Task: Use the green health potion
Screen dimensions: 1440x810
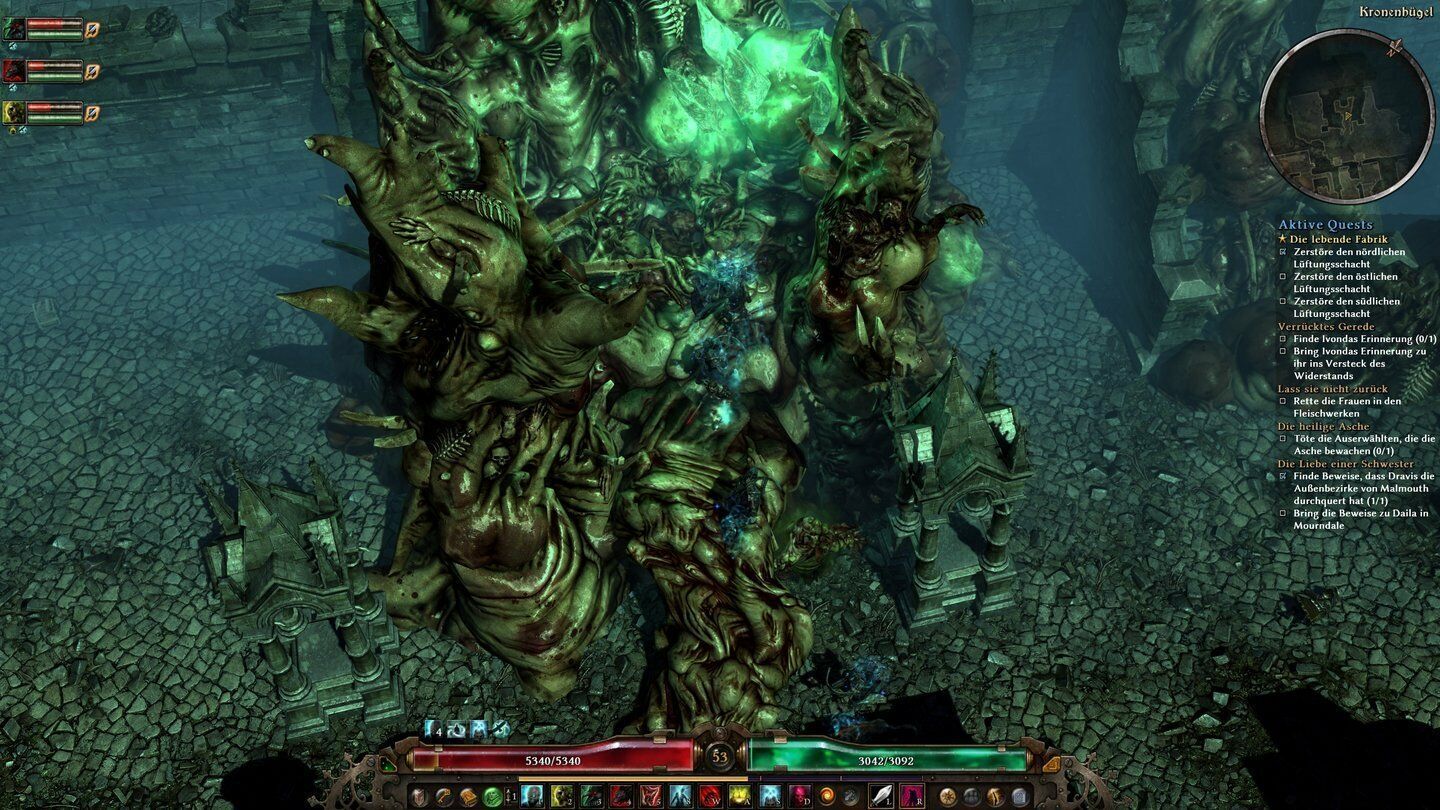Action: (x=492, y=796)
